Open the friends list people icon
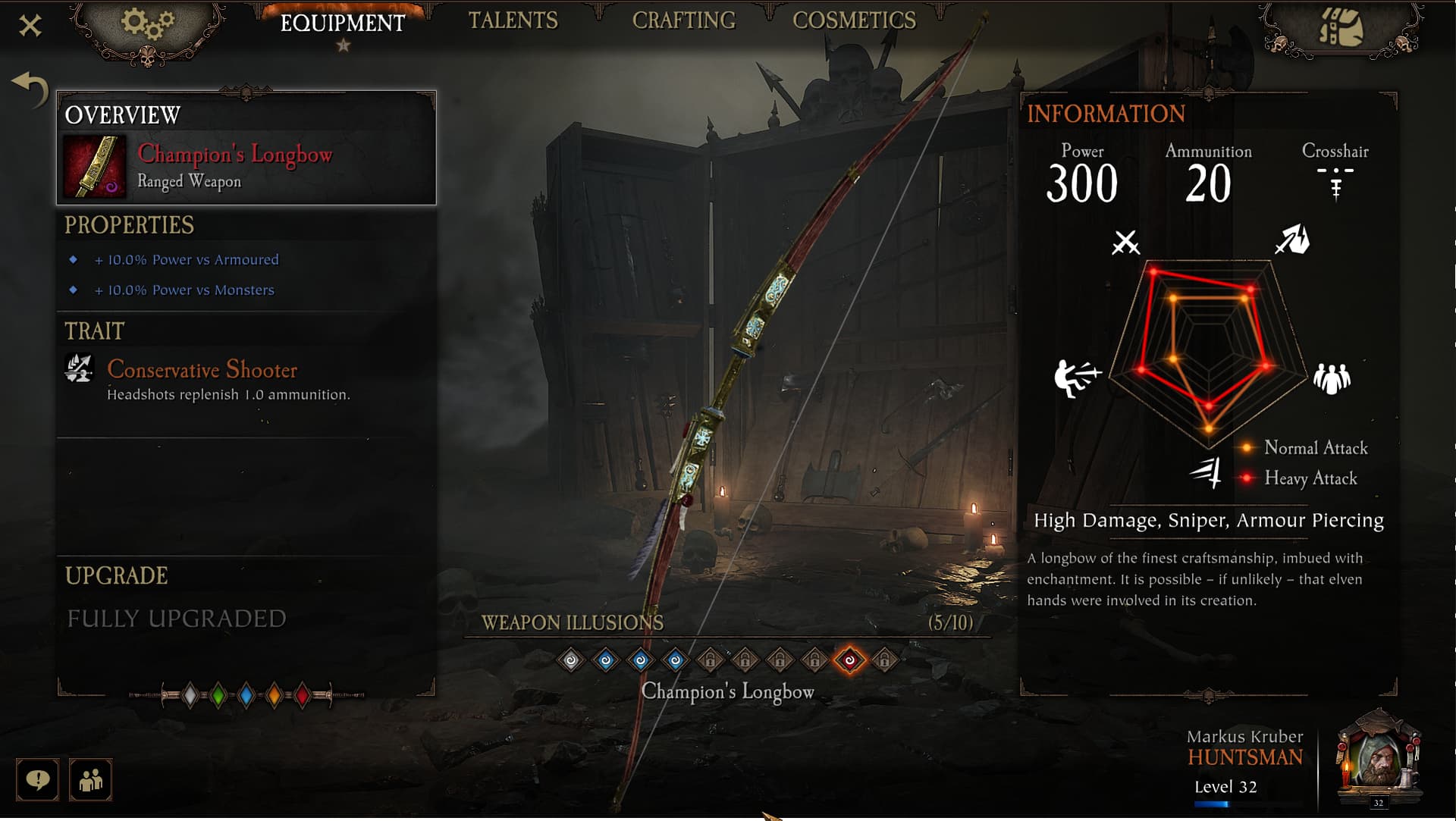Image resolution: width=1456 pixels, height=821 pixels. pos(90,779)
